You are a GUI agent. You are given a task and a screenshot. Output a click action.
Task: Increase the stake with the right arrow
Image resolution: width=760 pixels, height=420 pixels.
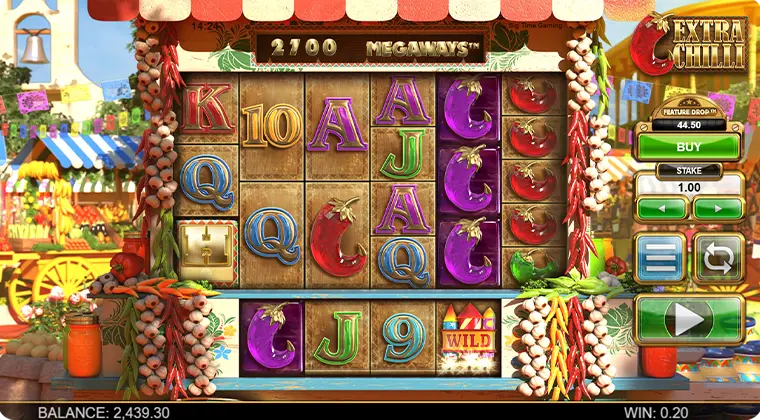pyautogui.click(x=718, y=208)
